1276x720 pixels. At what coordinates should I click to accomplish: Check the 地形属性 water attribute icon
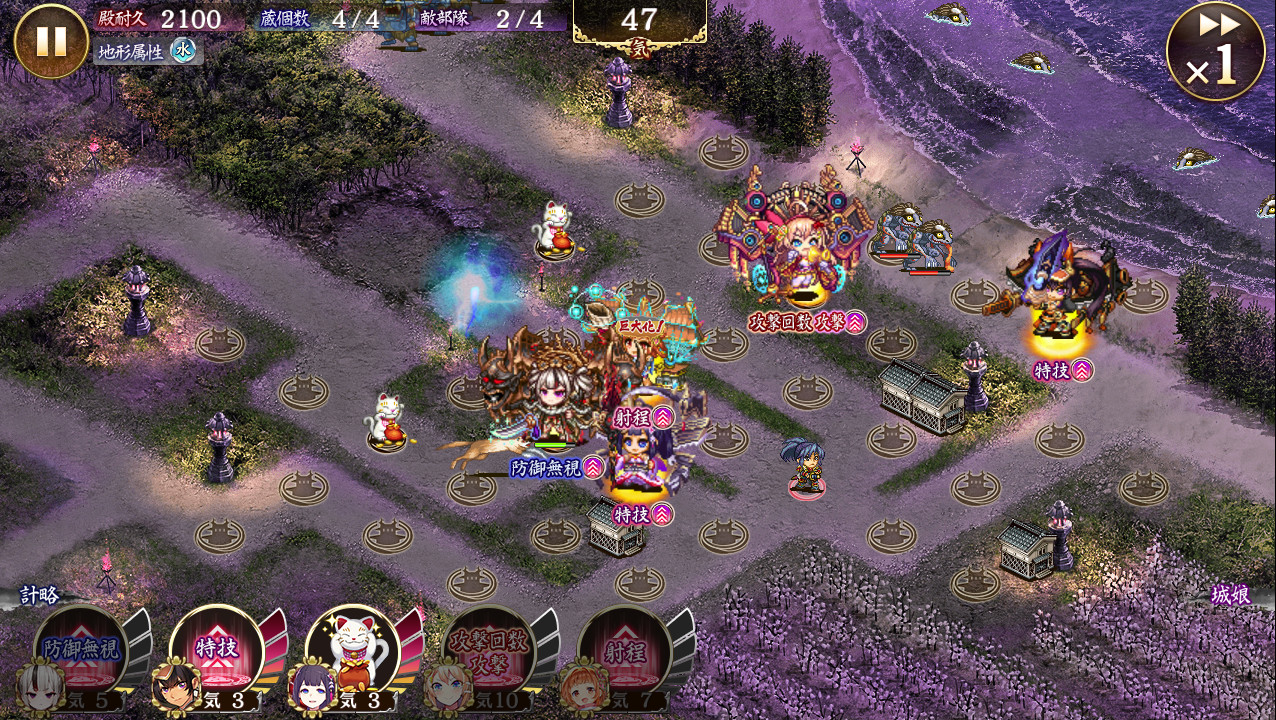tap(182, 50)
